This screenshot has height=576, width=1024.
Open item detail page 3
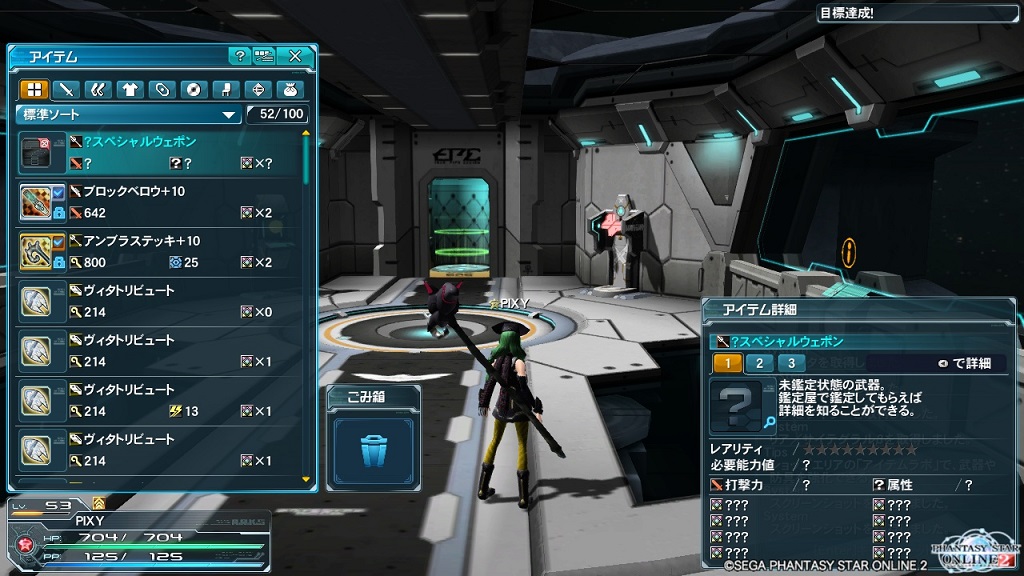click(x=791, y=363)
